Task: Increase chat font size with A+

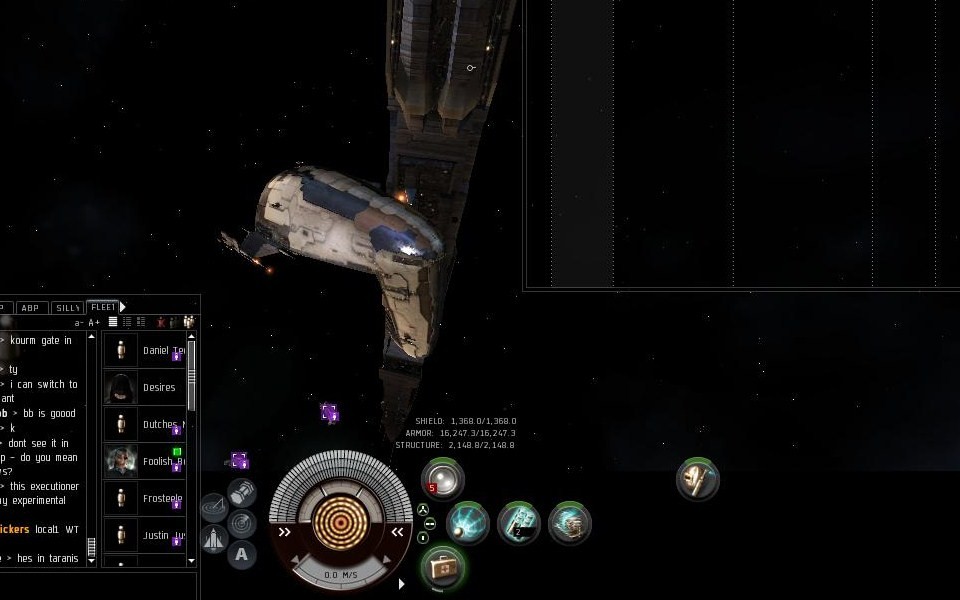Action: [x=94, y=322]
